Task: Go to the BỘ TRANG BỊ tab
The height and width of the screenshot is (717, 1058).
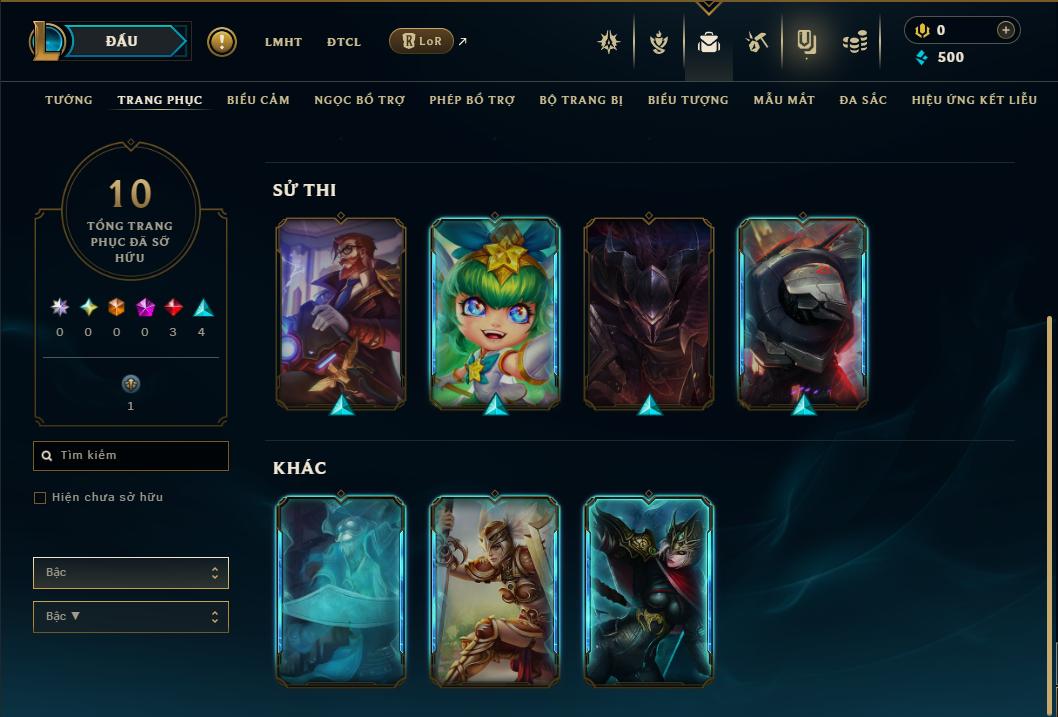Action: pos(581,100)
